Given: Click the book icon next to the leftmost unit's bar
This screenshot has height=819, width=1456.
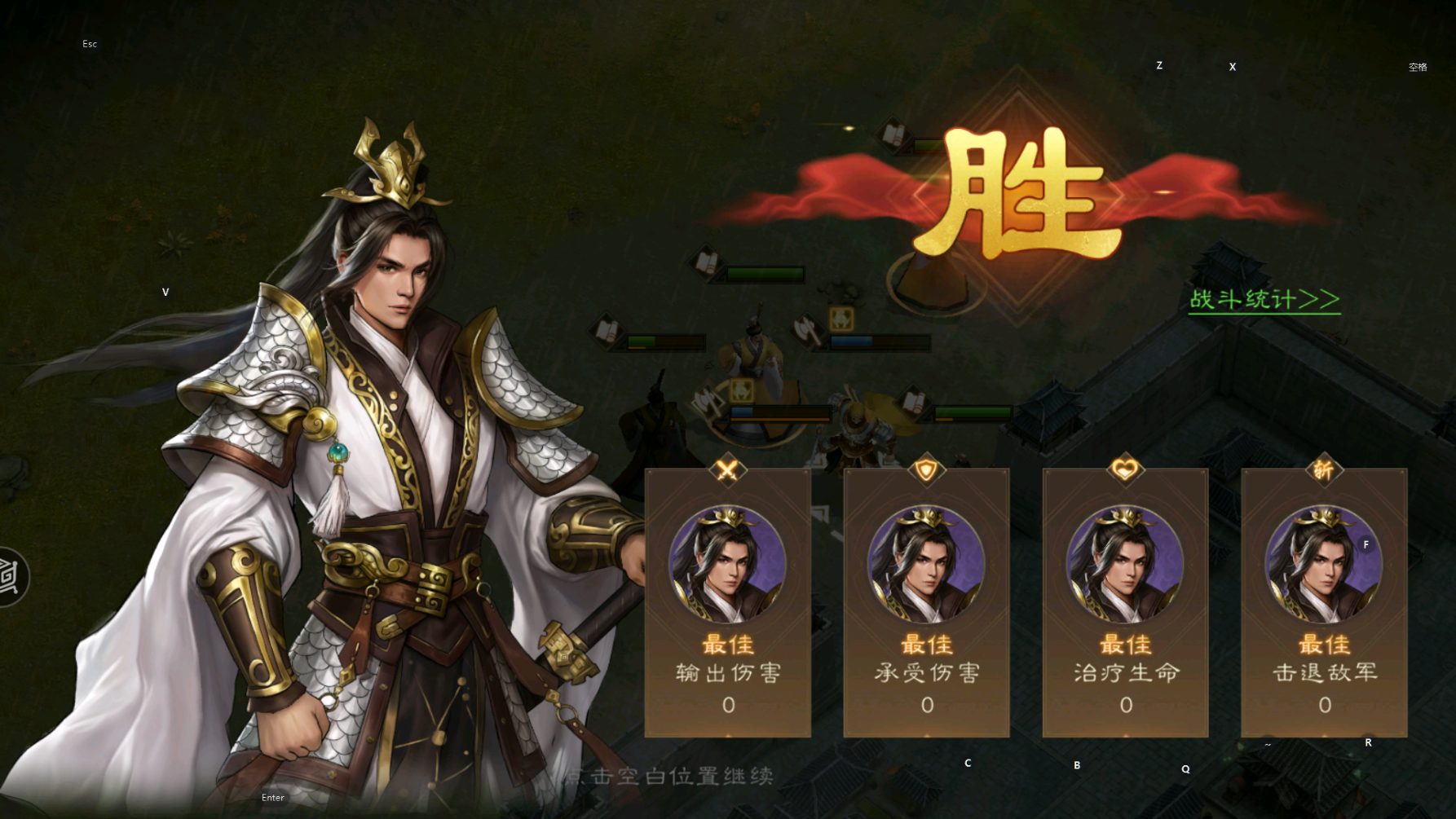Looking at the screenshot, I should pos(605,333).
